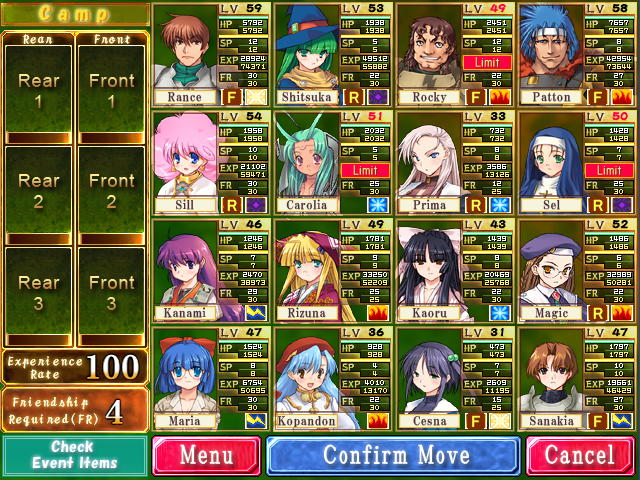Click the Front 1 party slot
Screen dimensions: 640x480
(x=111, y=92)
